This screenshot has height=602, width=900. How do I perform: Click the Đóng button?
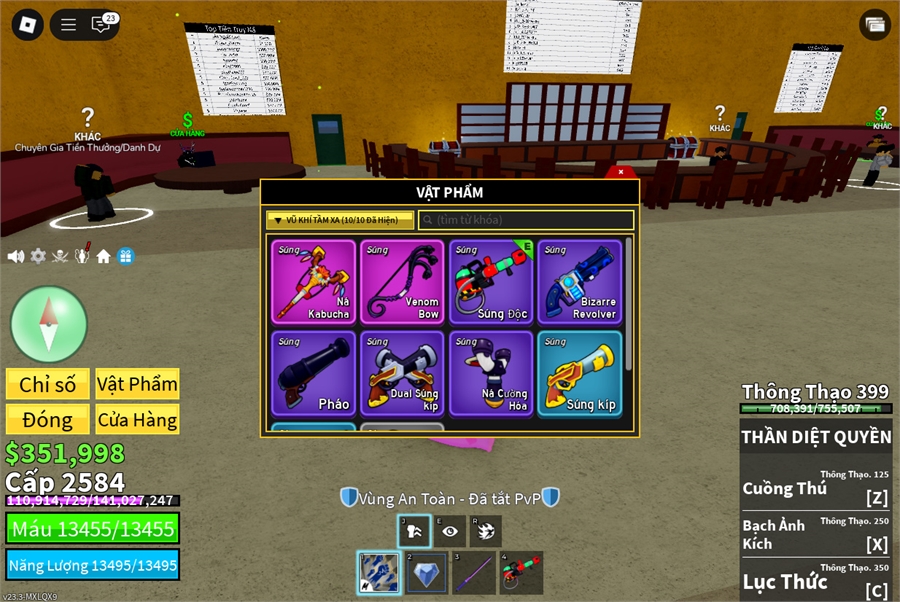48,419
